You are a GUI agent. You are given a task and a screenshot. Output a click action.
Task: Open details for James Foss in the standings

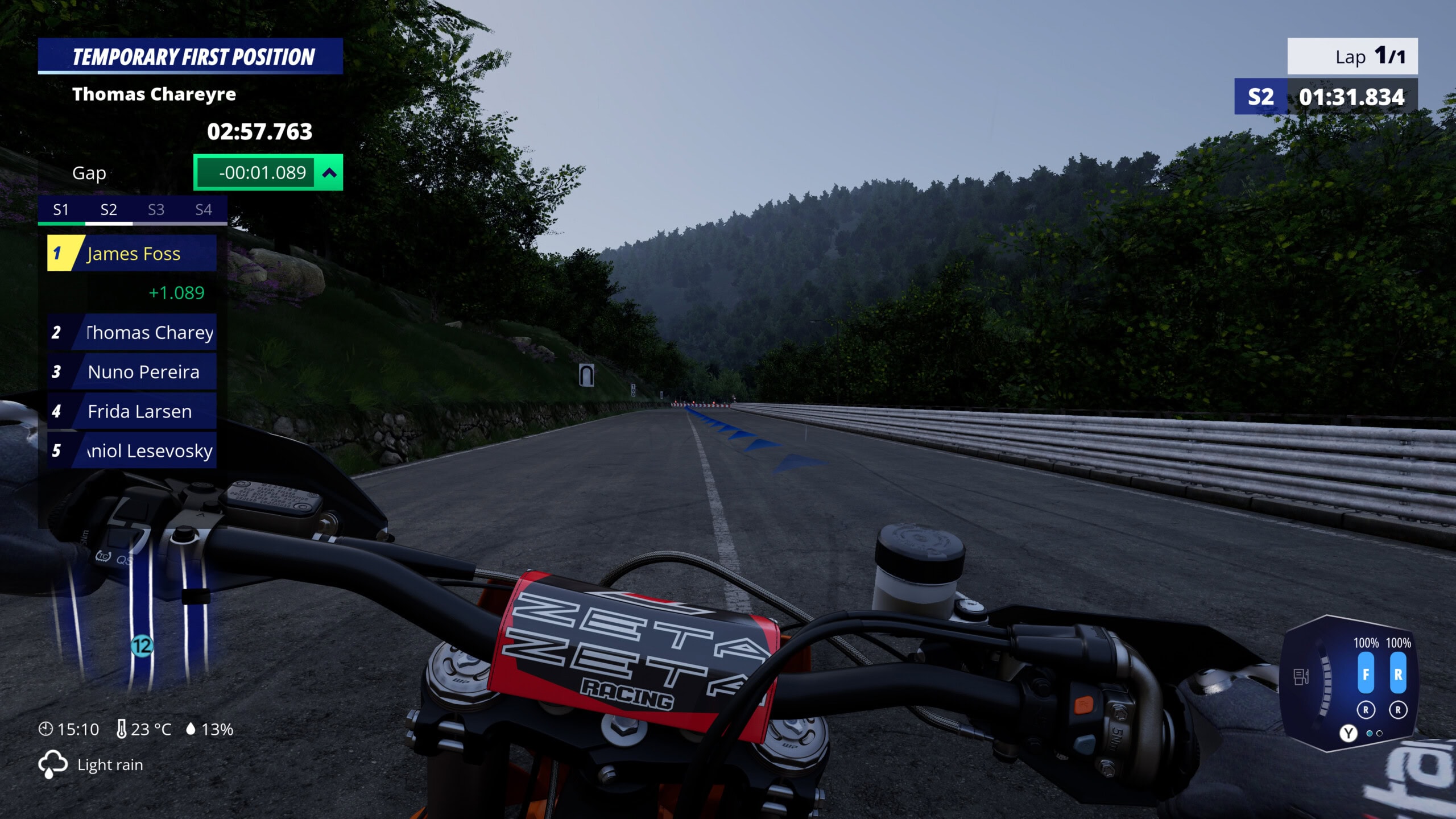132,254
